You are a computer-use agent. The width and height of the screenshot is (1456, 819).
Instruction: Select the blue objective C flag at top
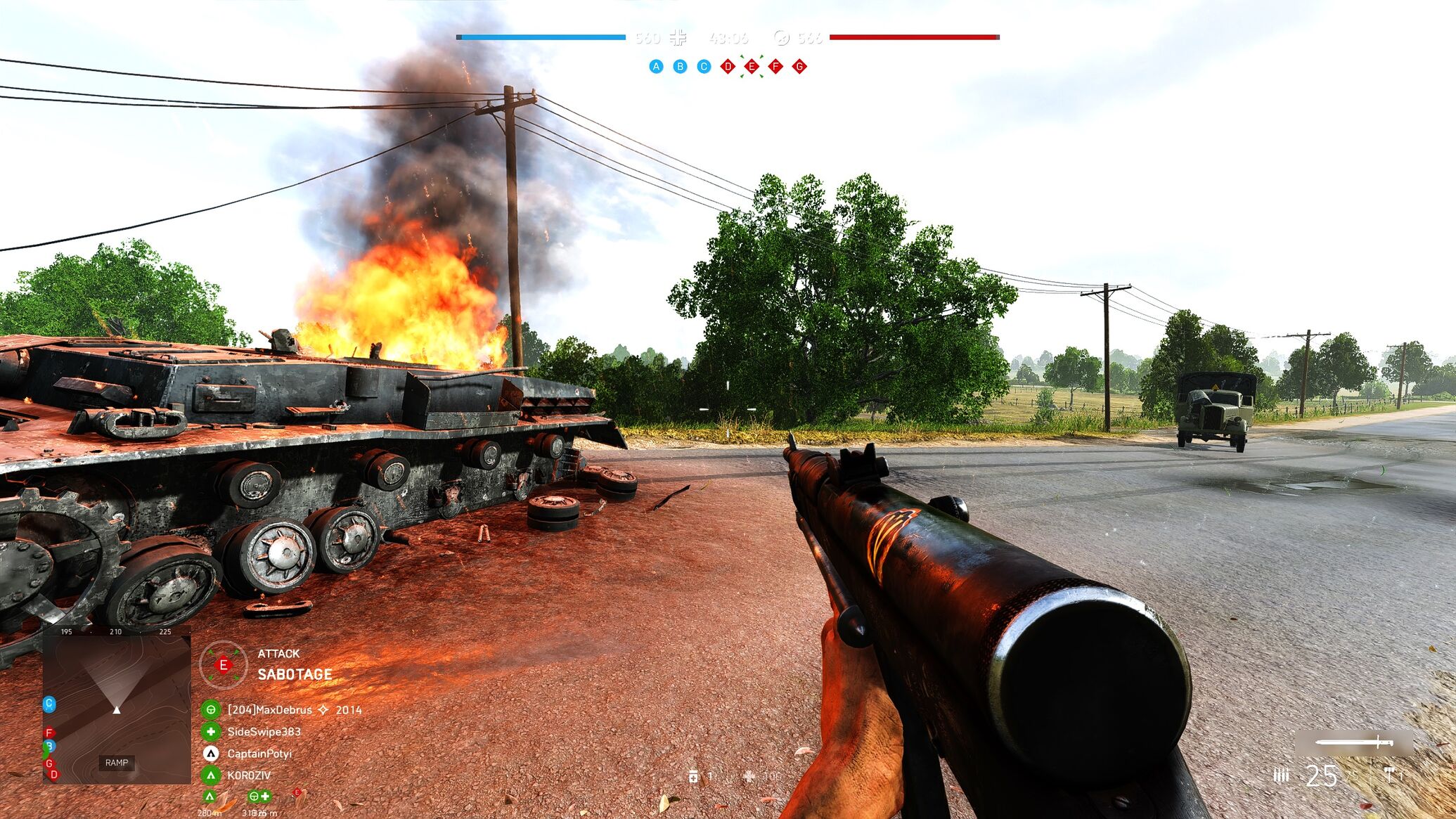[704, 67]
